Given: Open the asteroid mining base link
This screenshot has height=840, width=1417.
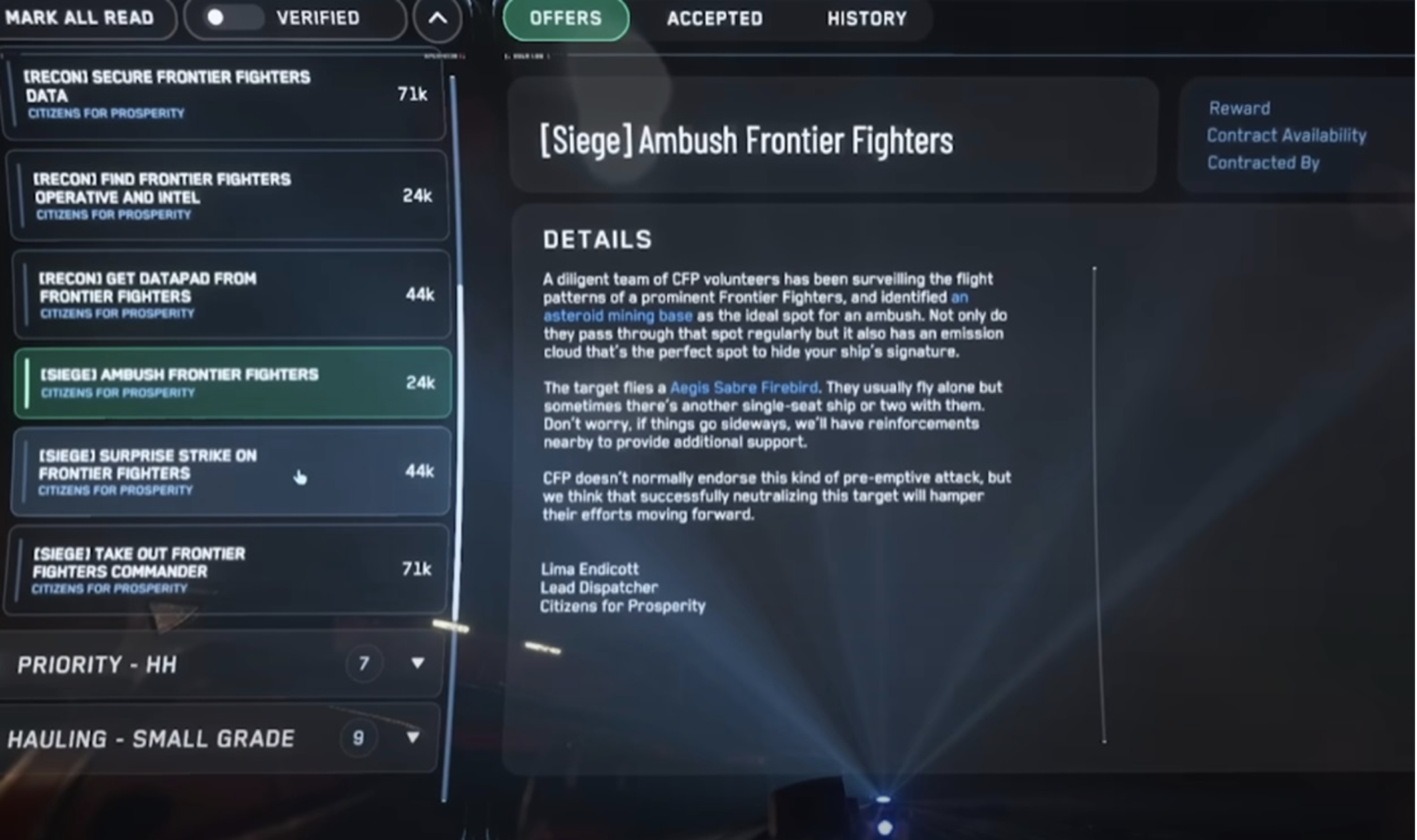Looking at the screenshot, I should [x=618, y=315].
